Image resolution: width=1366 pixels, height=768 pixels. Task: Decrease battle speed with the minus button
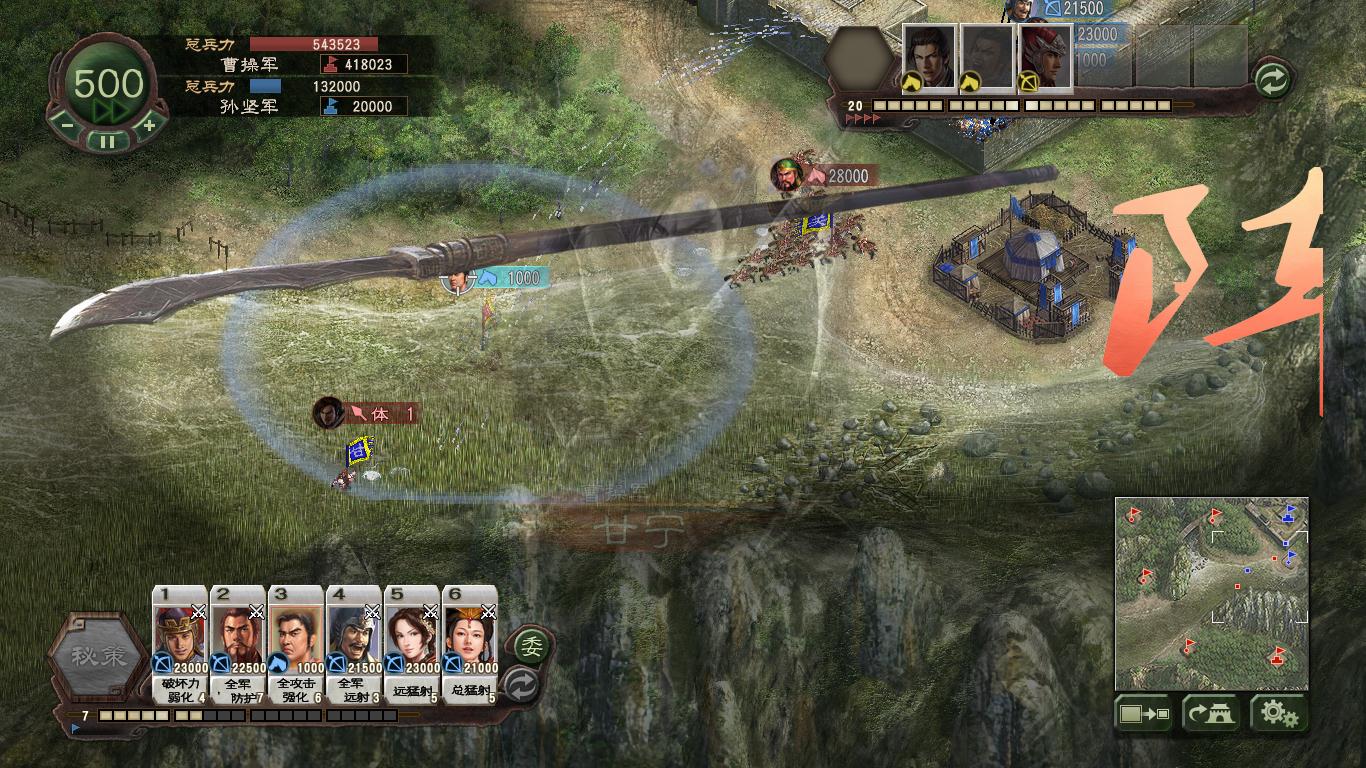click(65, 126)
